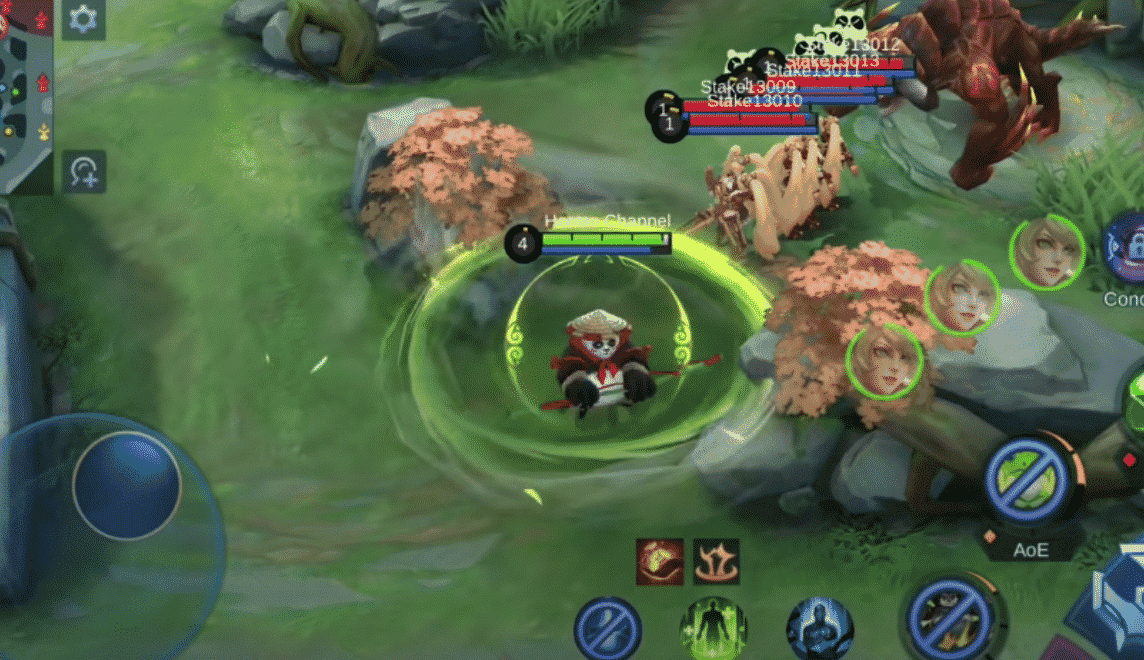Select the brown flame ring square icon
Image resolution: width=1144 pixels, height=660 pixels.
point(716,561)
